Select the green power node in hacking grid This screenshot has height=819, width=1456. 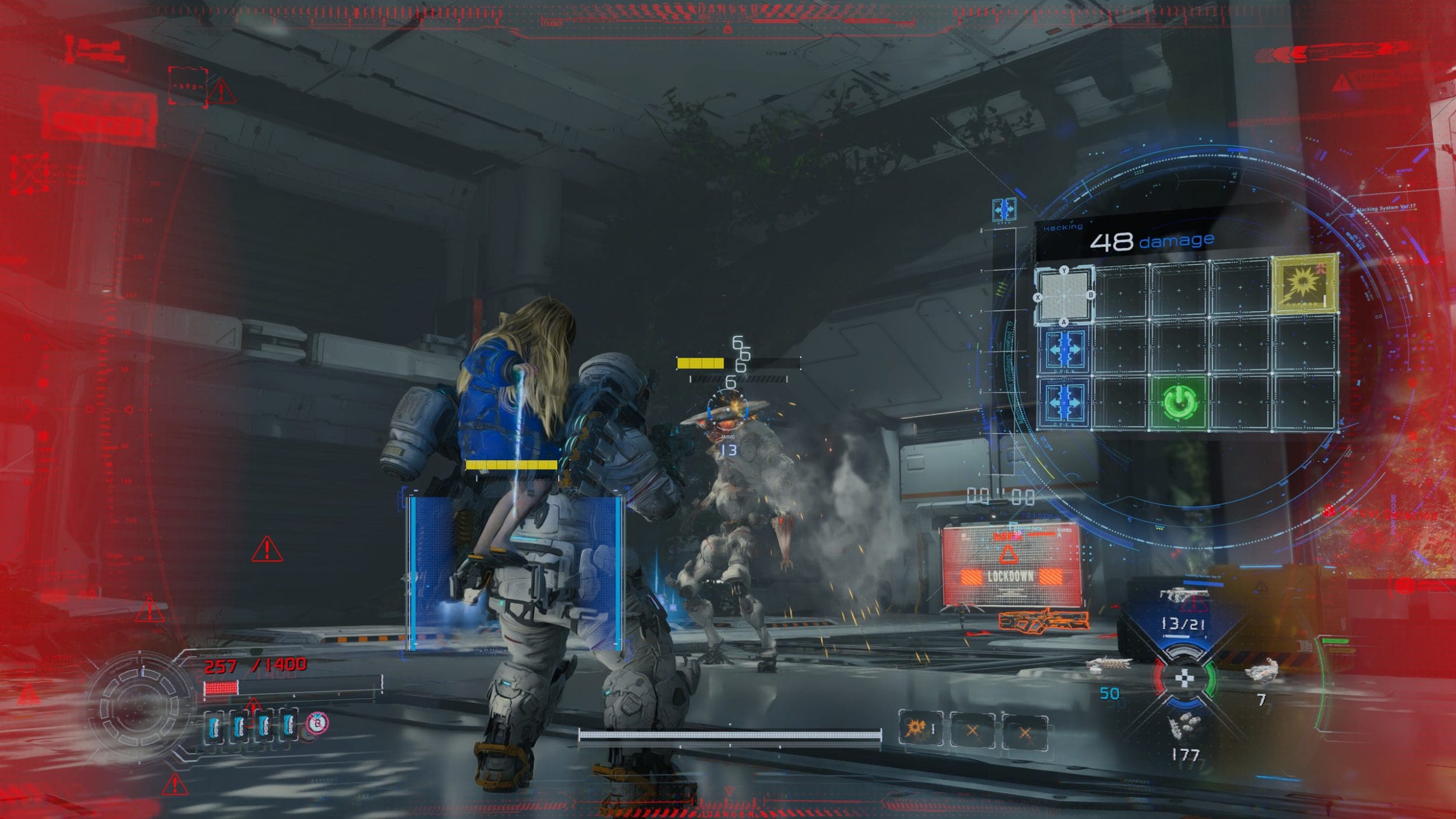(x=1179, y=402)
